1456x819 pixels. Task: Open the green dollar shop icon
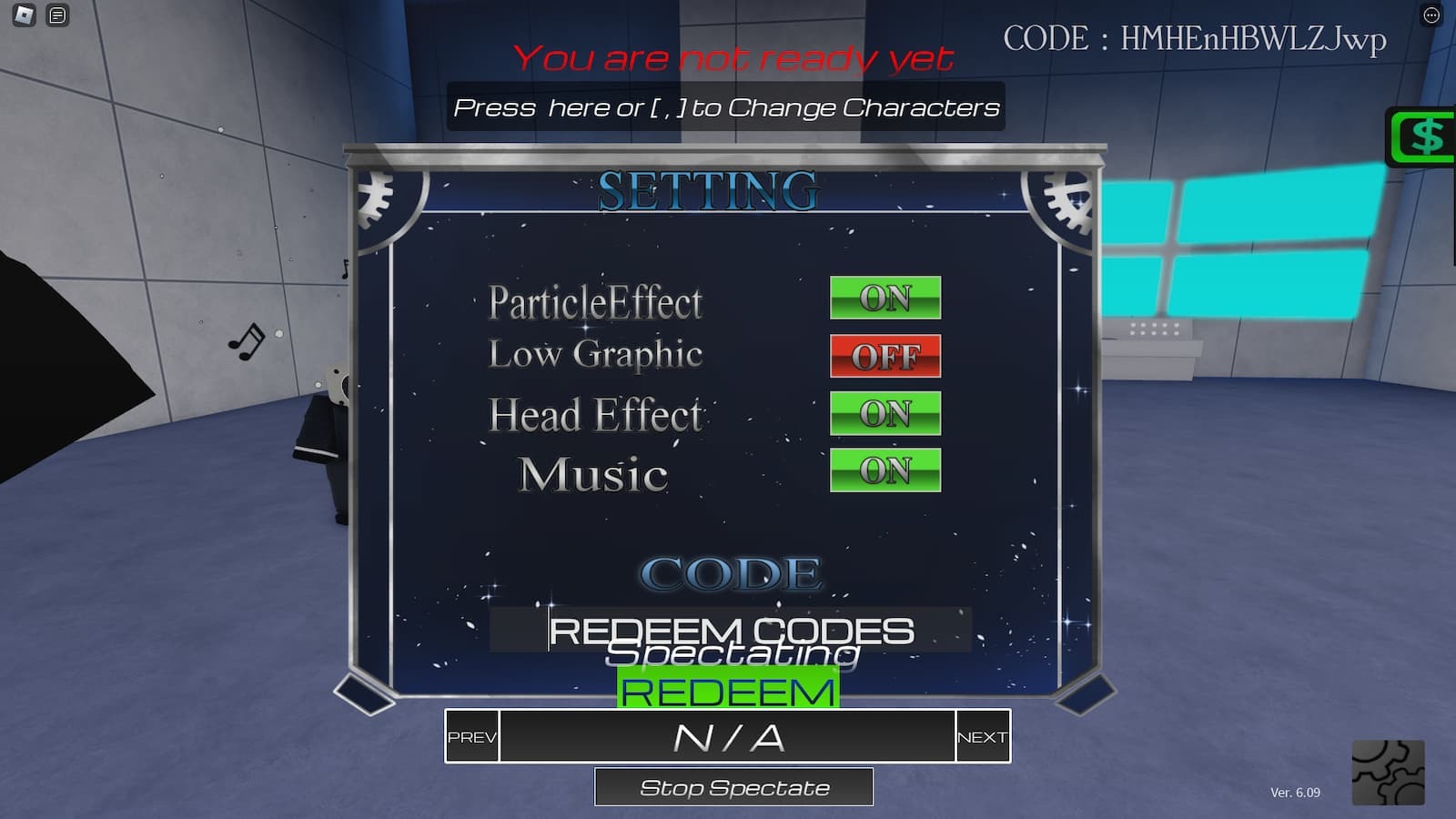point(1424,137)
